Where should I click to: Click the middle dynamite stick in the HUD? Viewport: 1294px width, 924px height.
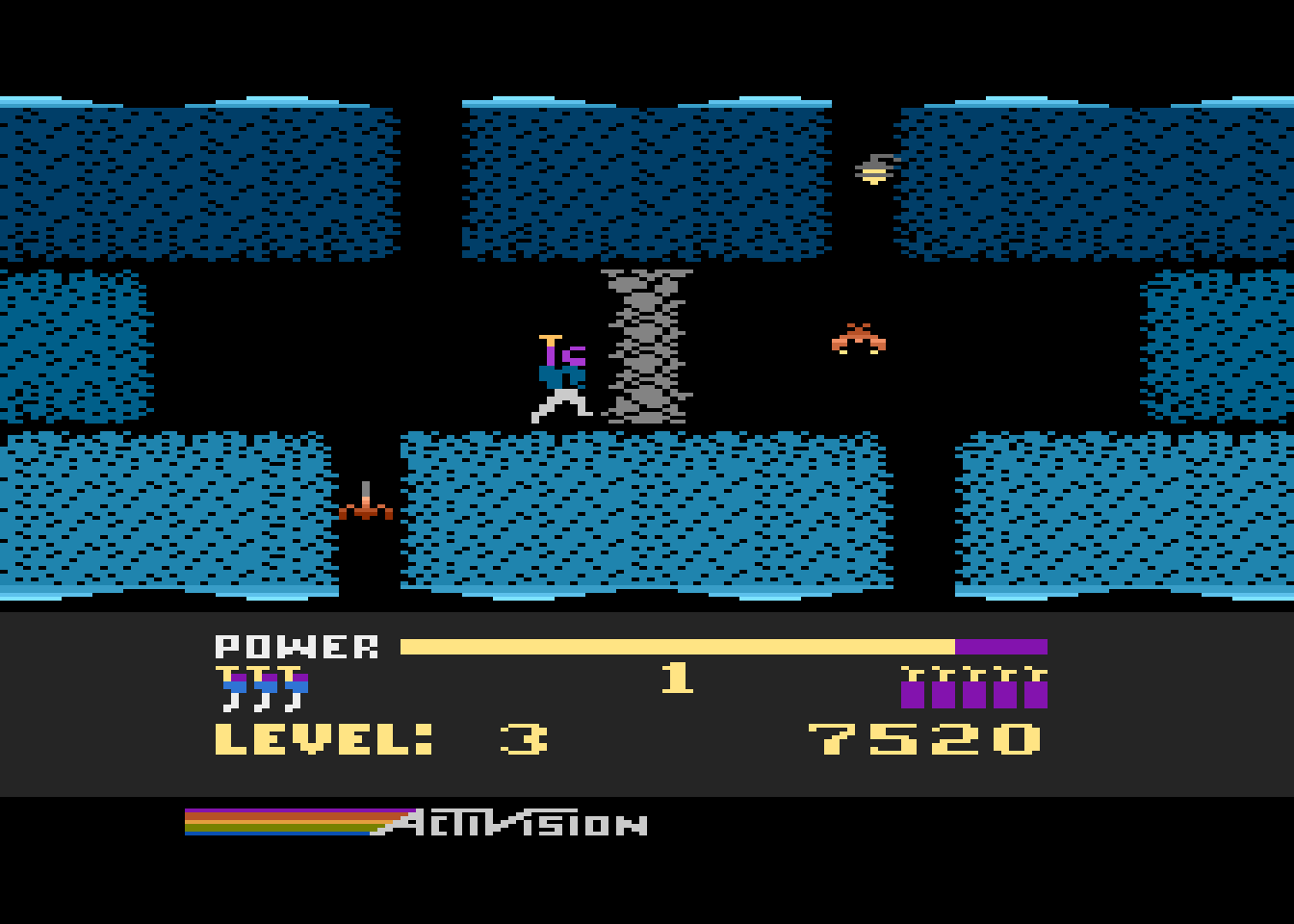click(x=972, y=685)
